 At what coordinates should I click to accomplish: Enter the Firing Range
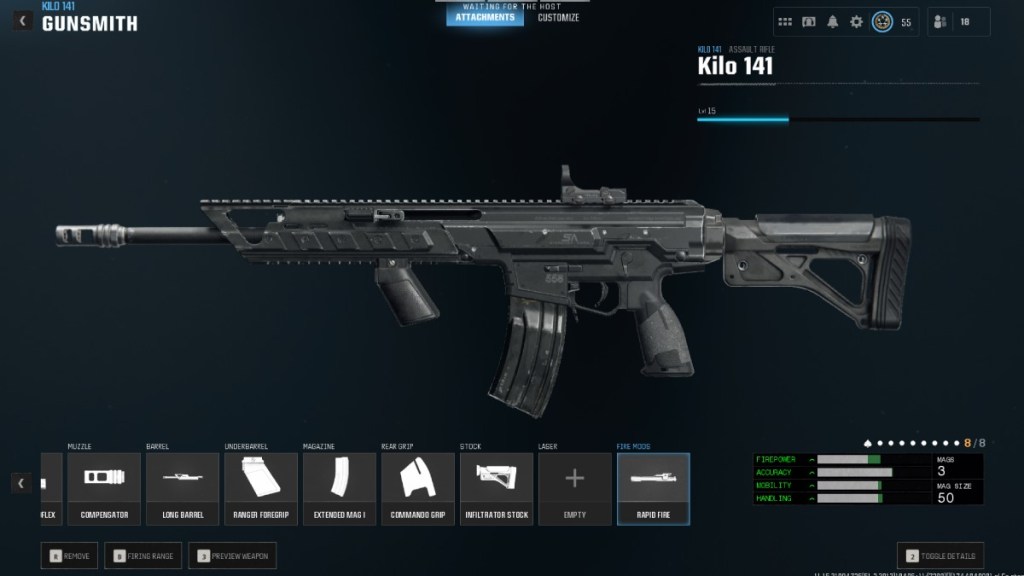coord(143,556)
